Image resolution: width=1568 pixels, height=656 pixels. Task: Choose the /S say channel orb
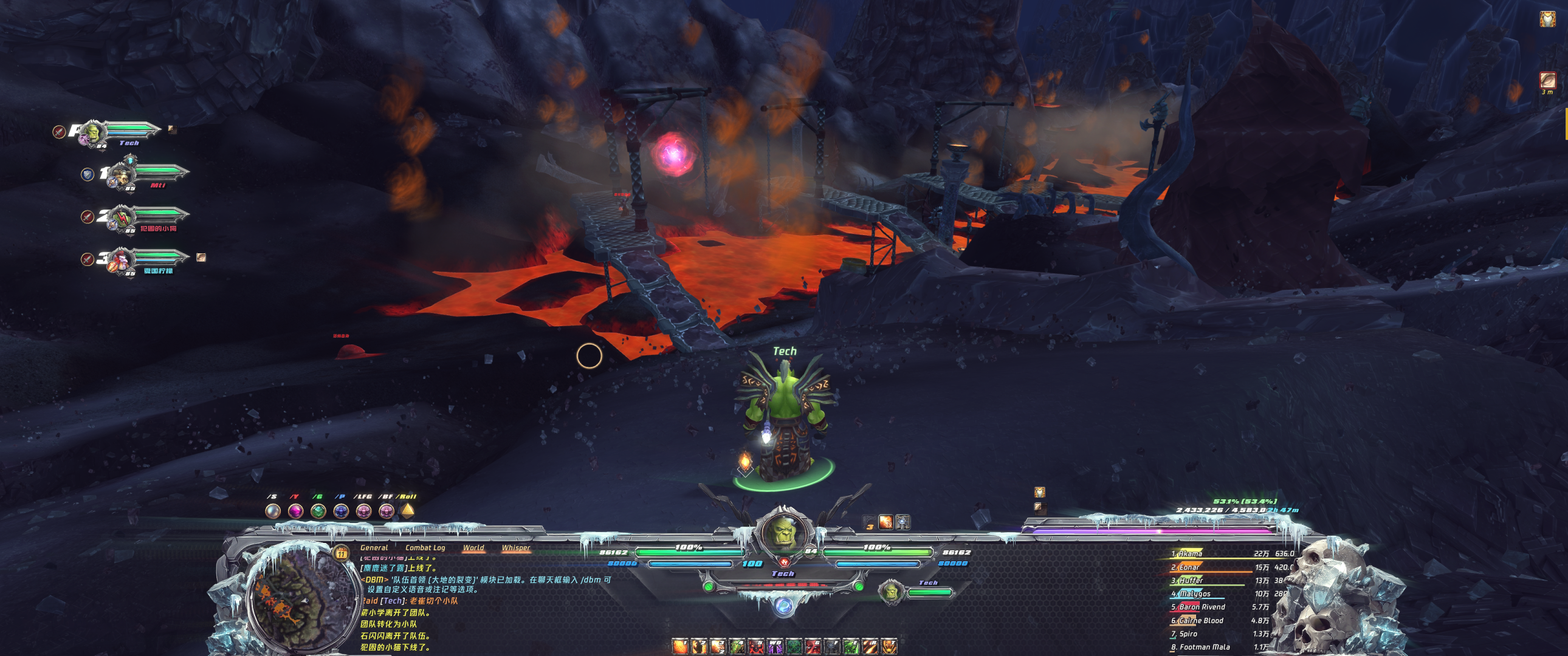273,511
